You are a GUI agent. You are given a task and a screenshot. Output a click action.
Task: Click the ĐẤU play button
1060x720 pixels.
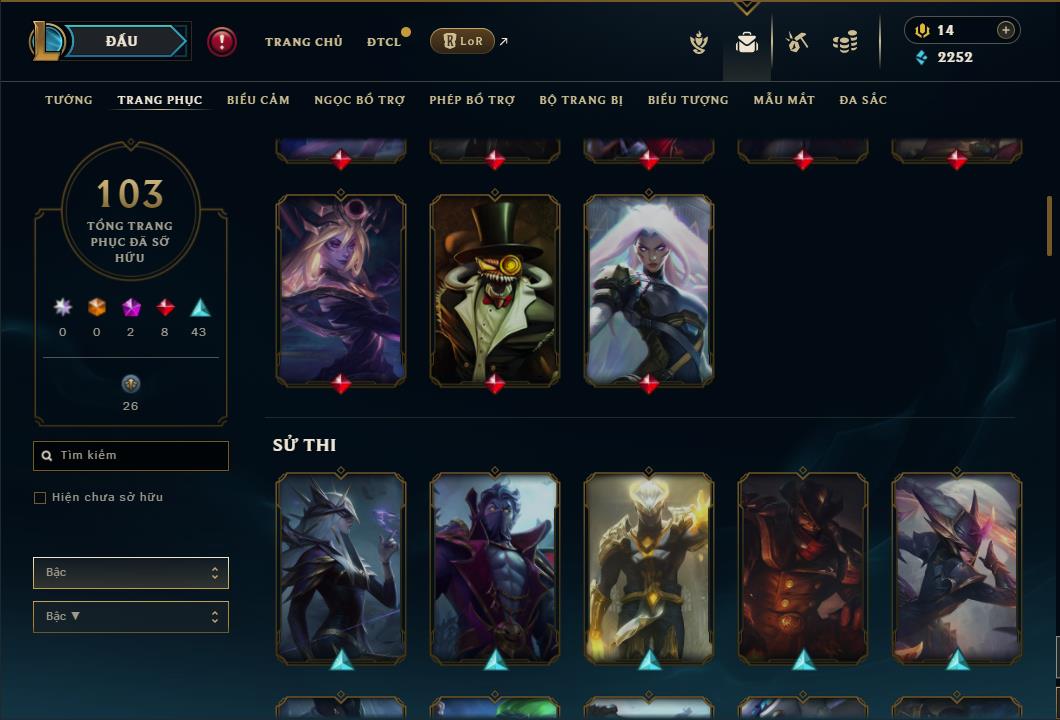tap(122, 41)
